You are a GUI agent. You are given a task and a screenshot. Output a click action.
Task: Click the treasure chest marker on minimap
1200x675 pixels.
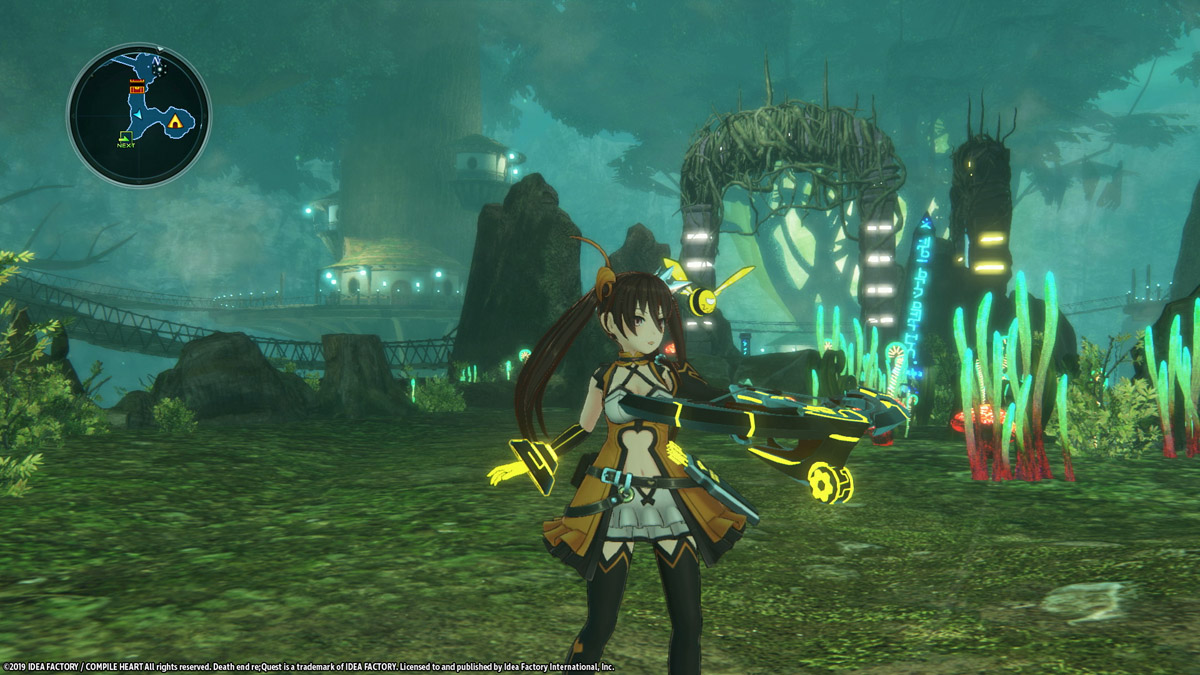[136, 90]
